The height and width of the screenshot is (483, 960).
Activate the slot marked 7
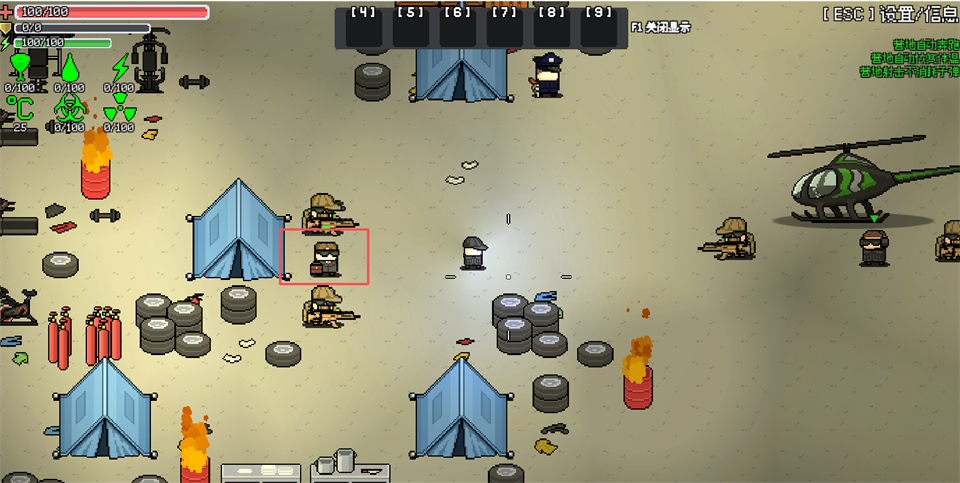coord(504,29)
